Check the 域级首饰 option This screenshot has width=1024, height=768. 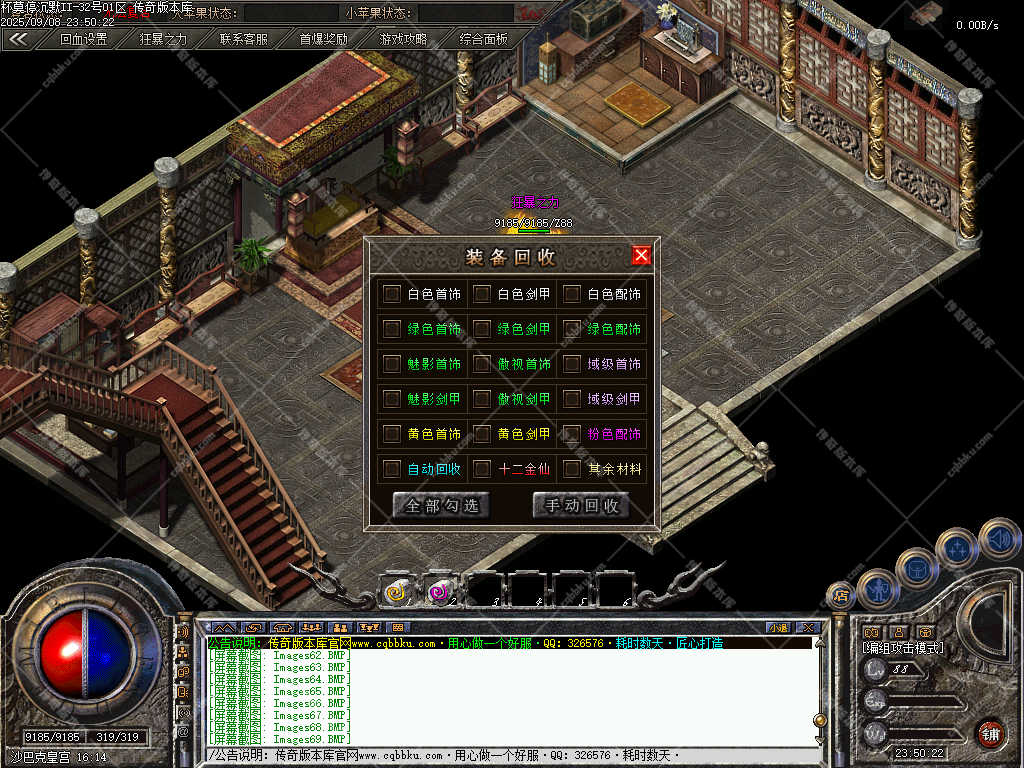(571, 364)
